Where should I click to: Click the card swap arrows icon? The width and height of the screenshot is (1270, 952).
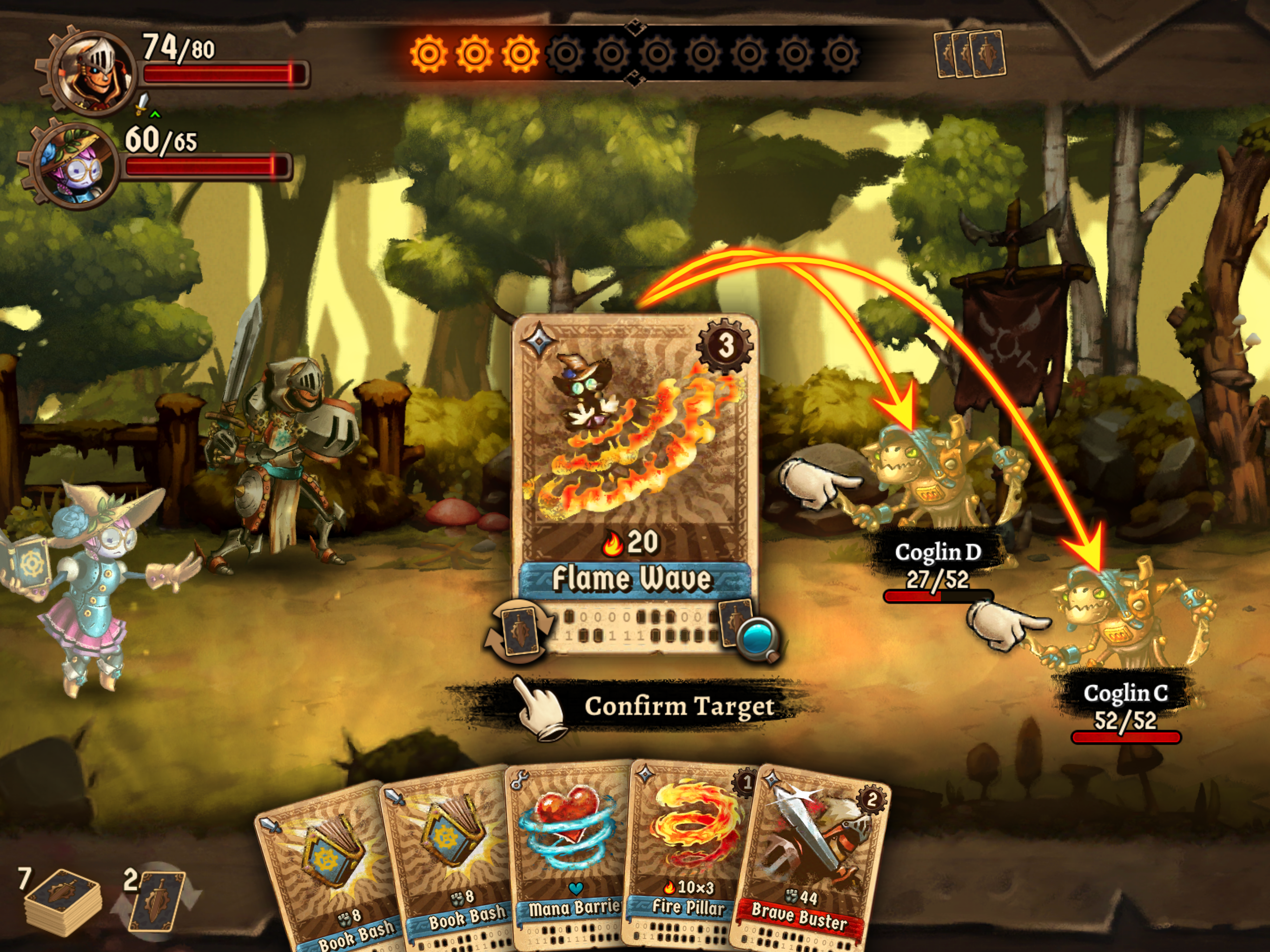coord(518,633)
